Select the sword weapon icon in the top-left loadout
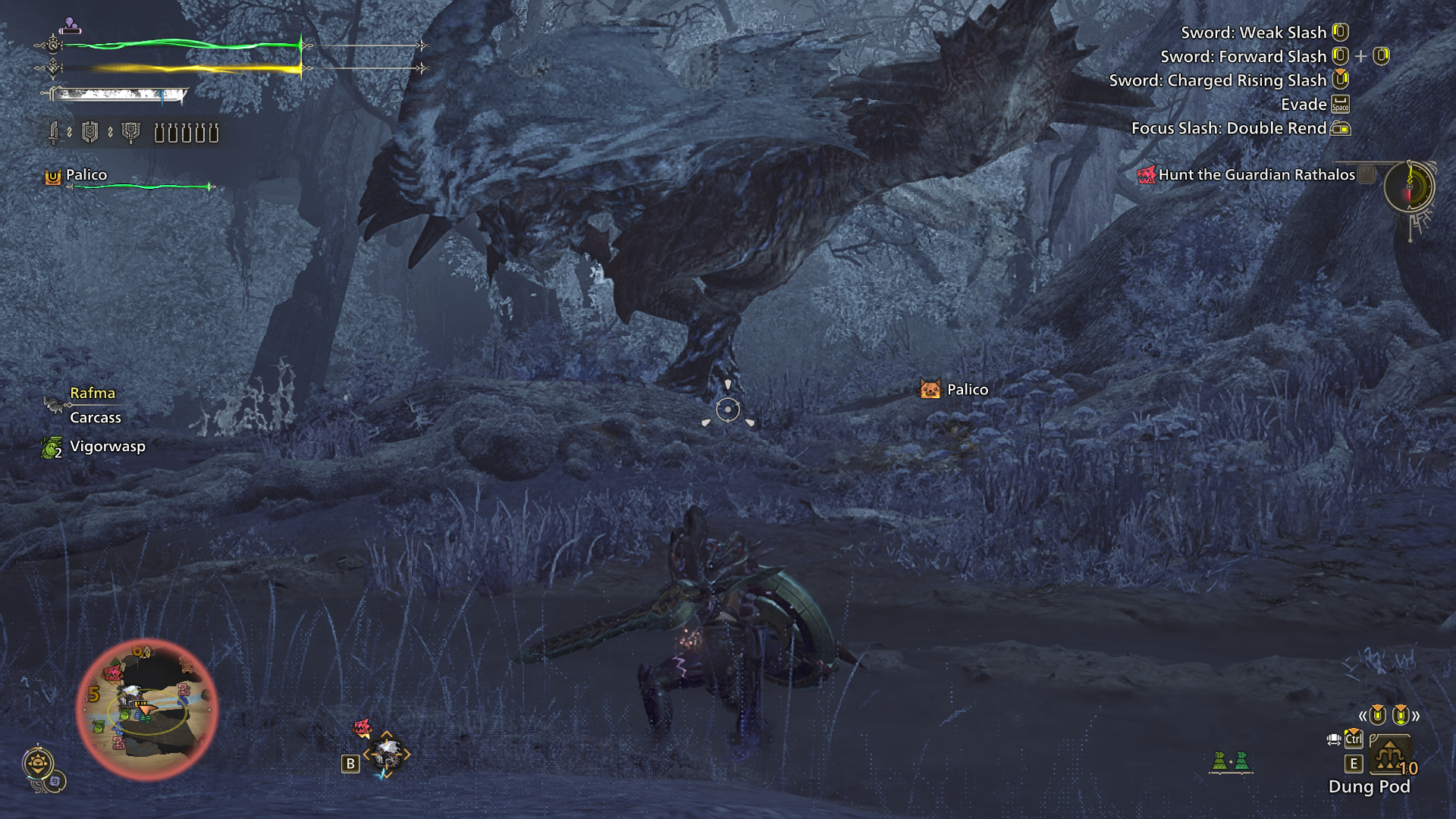 tap(53, 133)
